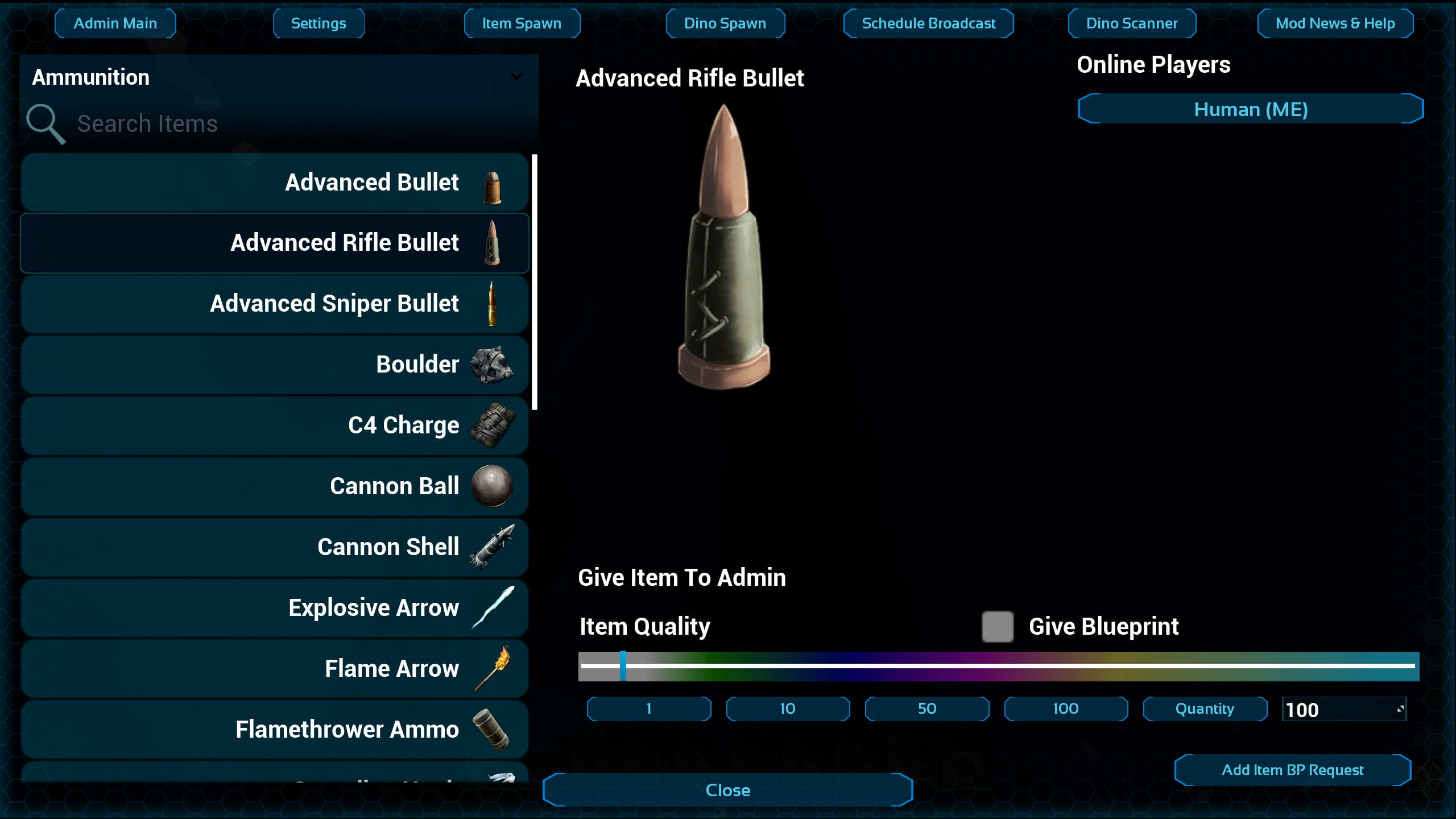The width and height of the screenshot is (1456, 819).
Task: Toggle the Give Blueprint checkbox
Action: (x=998, y=627)
